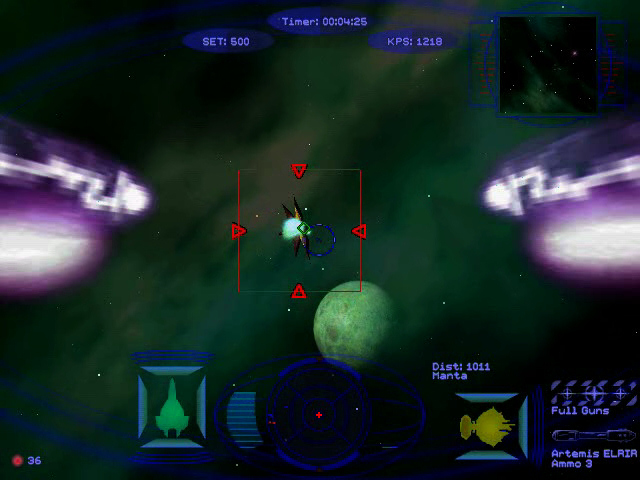
Task: Choose the Artemis missile icon
Action: pyautogui.click(x=592, y=436)
